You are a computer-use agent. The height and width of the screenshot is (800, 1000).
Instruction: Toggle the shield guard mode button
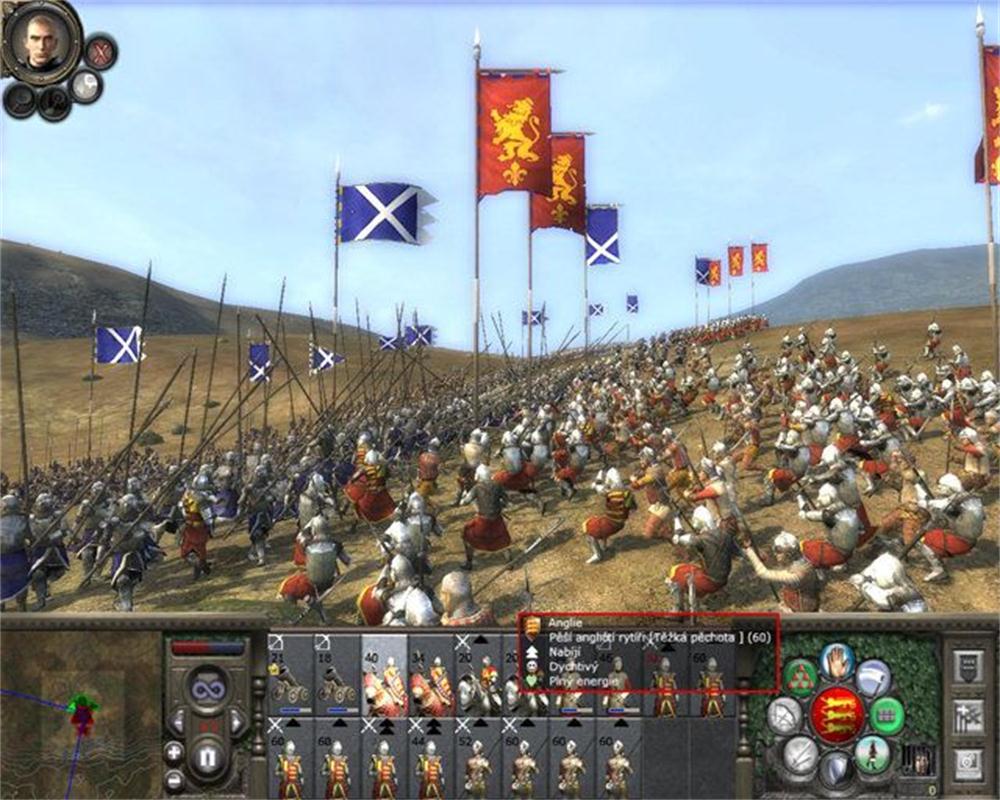pos(836,769)
